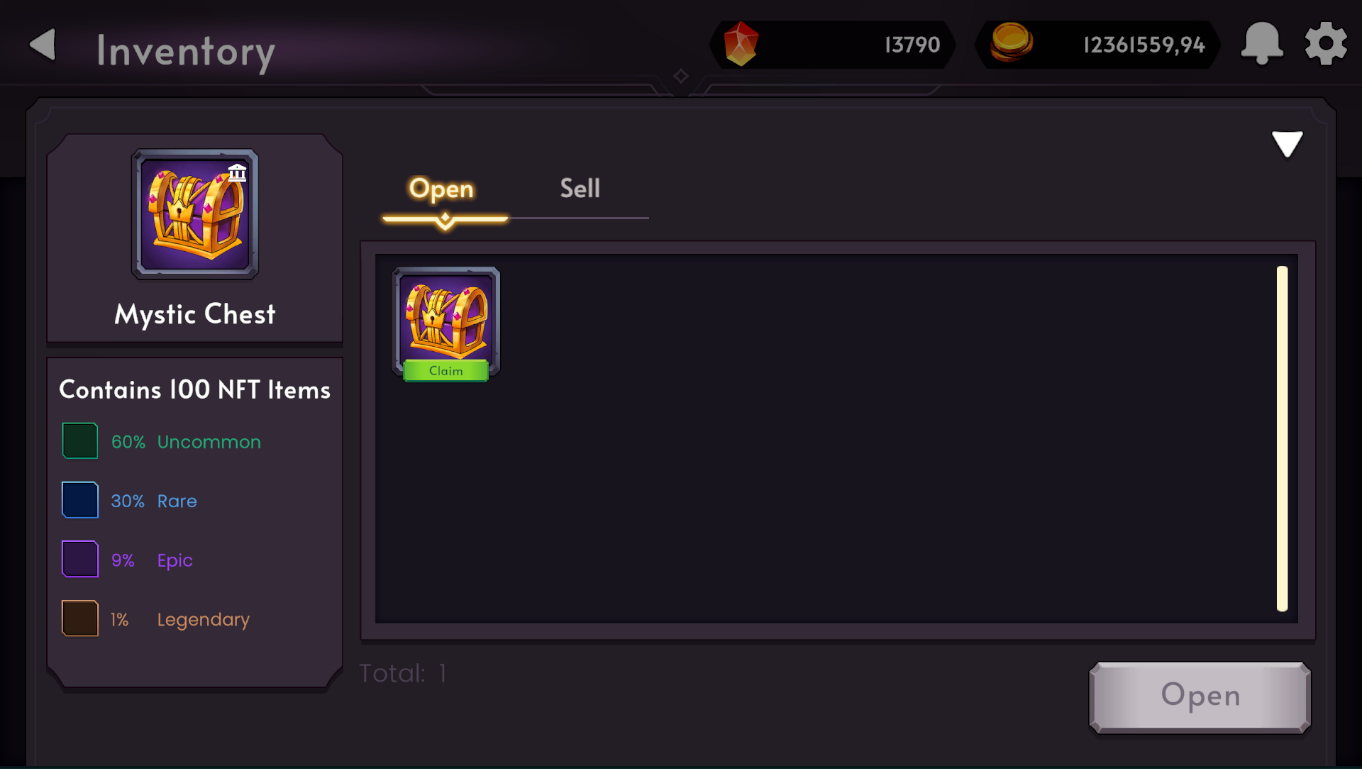Claim the Mystic Chest reward
The height and width of the screenshot is (769, 1362).
[x=444, y=370]
